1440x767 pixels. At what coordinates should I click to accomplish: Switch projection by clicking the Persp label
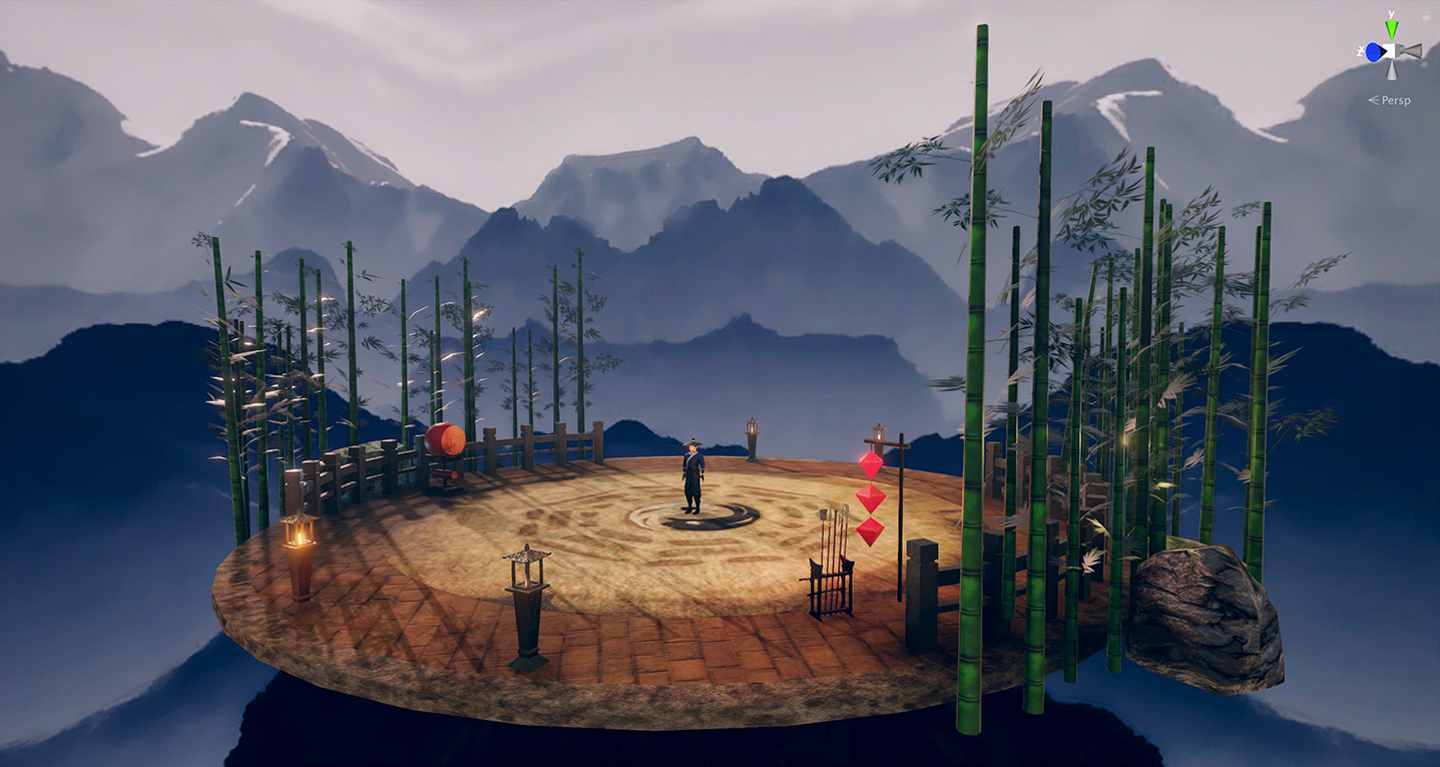(1396, 99)
